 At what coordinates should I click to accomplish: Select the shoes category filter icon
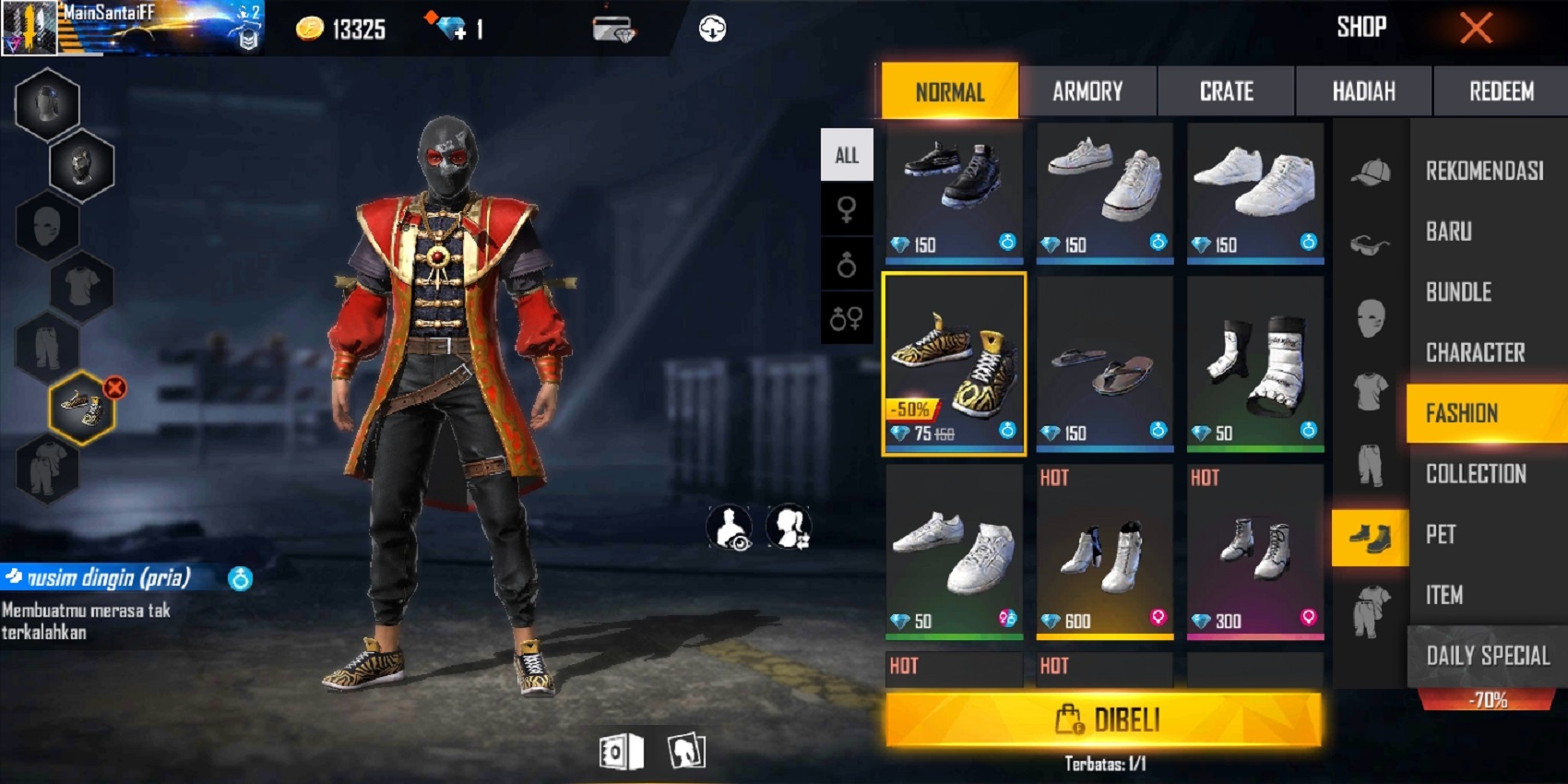1371,537
